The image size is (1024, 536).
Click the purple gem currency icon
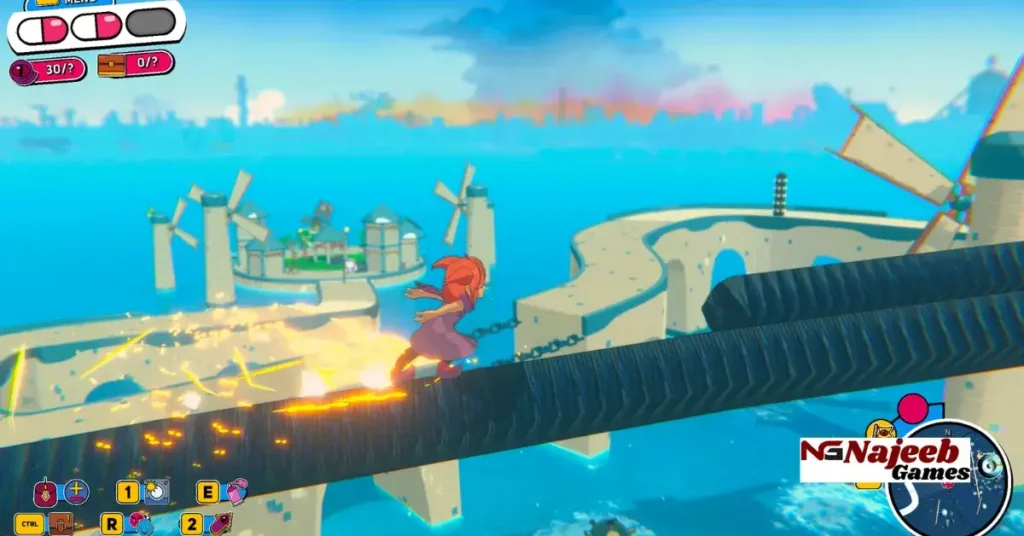tap(21, 71)
